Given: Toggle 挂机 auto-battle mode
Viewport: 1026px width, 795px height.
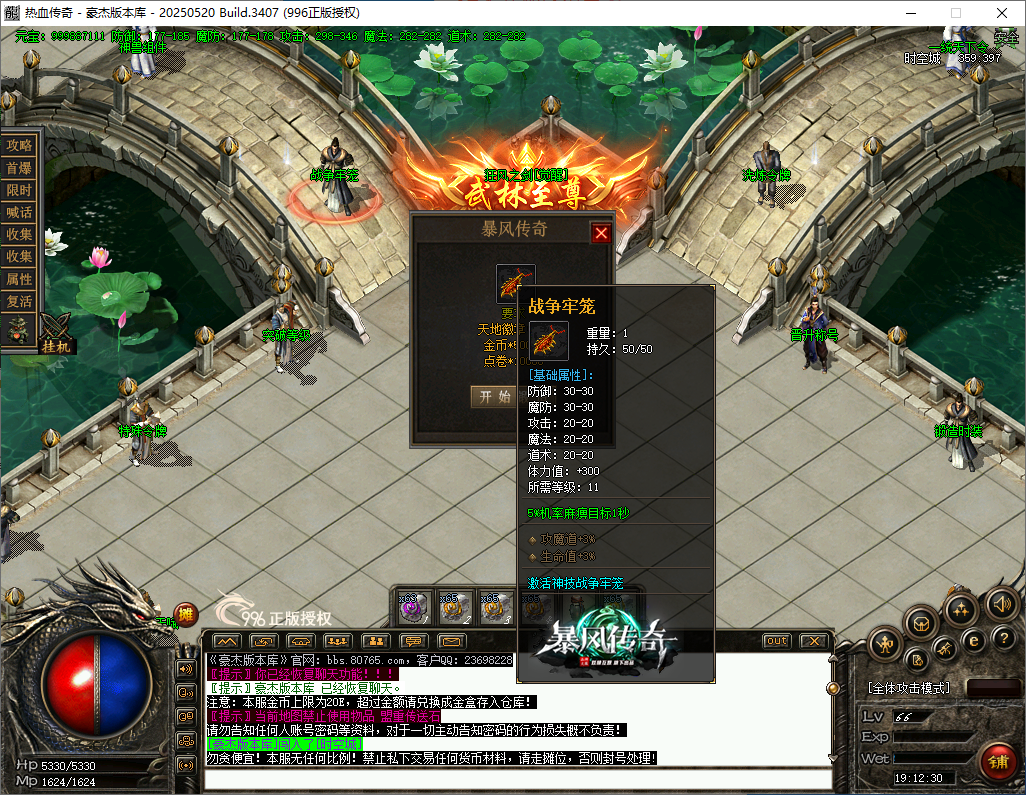Looking at the screenshot, I should [55, 345].
